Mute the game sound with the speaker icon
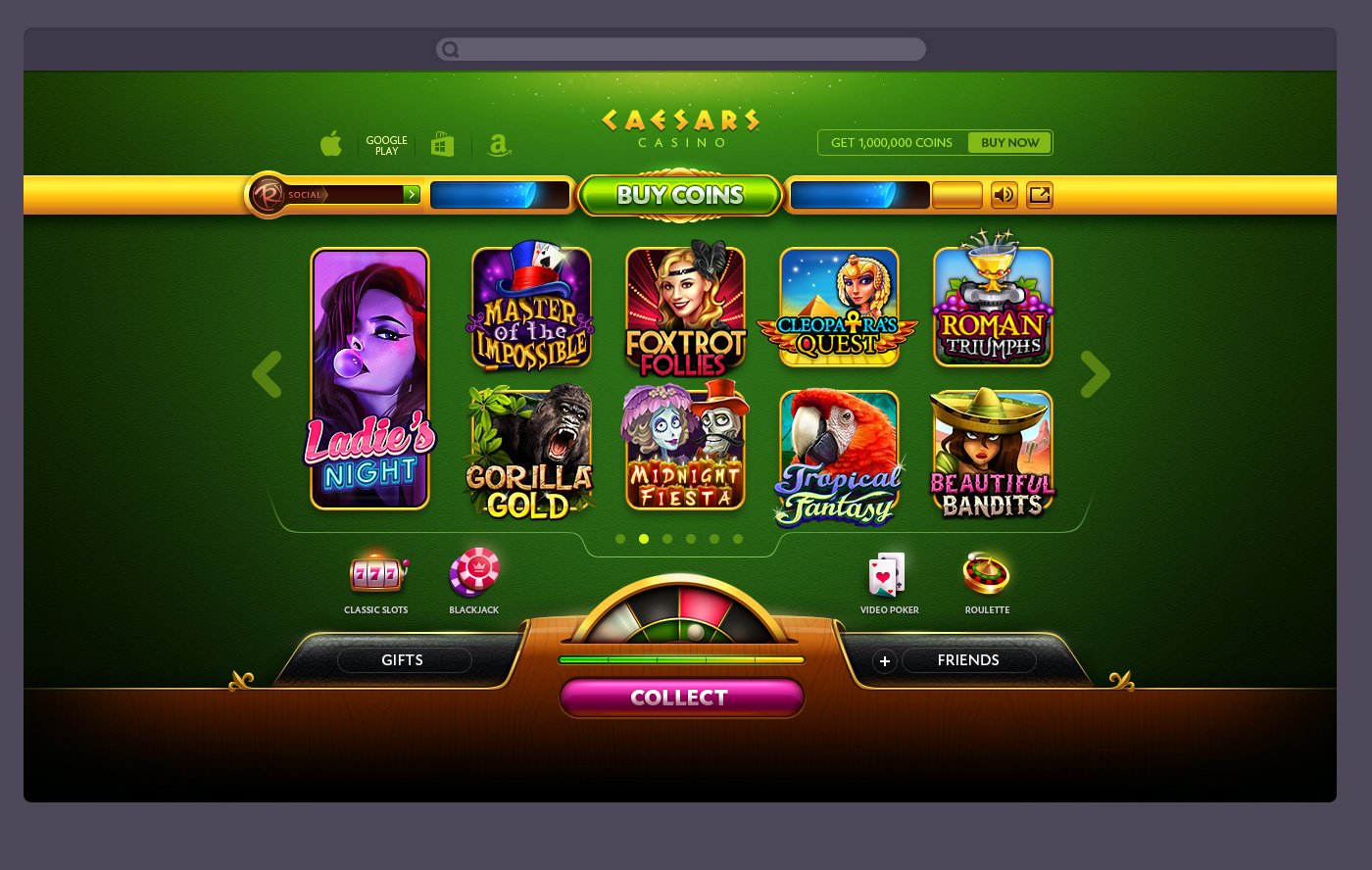Viewport: 1372px width, 870px height. (x=1004, y=196)
